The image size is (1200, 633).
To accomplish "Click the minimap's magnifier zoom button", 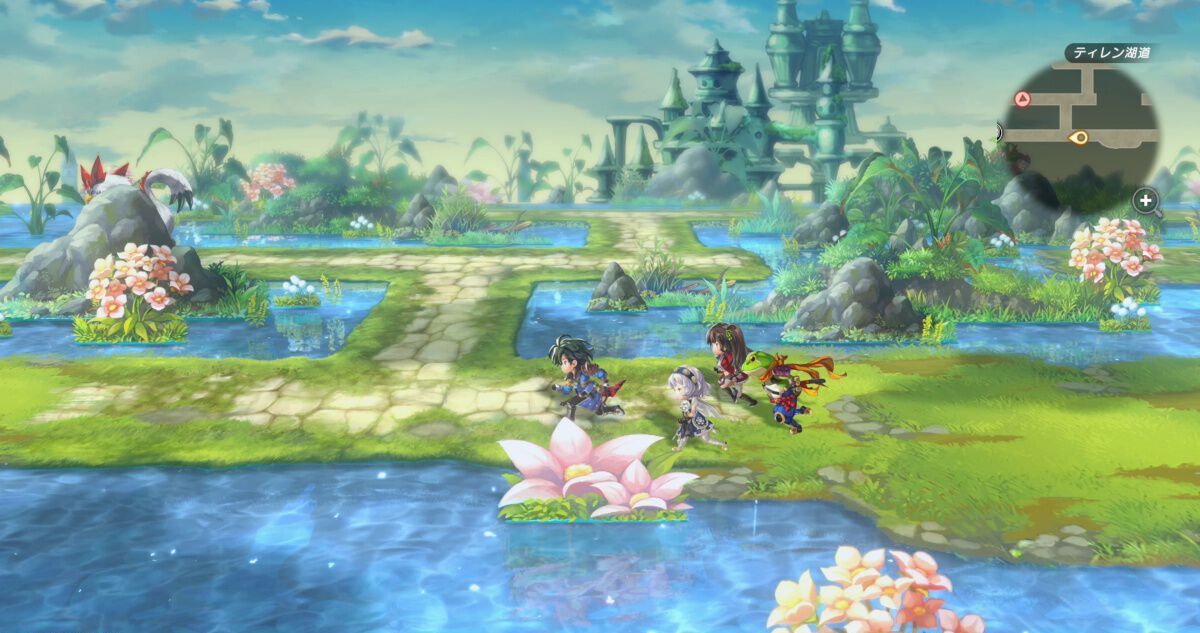I will [x=1146, y=201].
